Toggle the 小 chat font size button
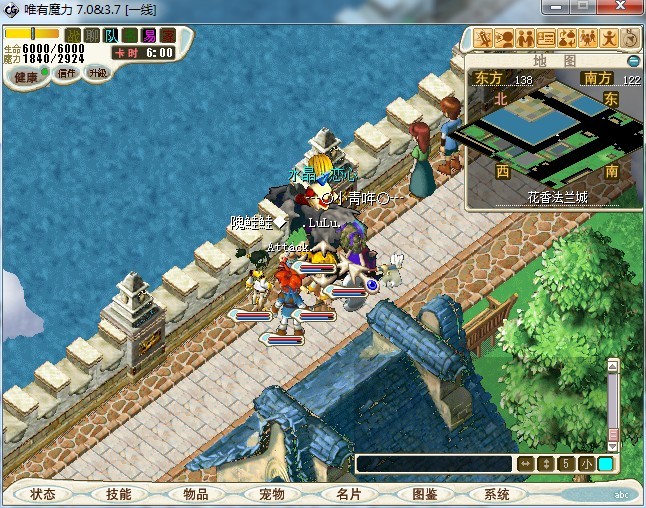 [586, 464]
